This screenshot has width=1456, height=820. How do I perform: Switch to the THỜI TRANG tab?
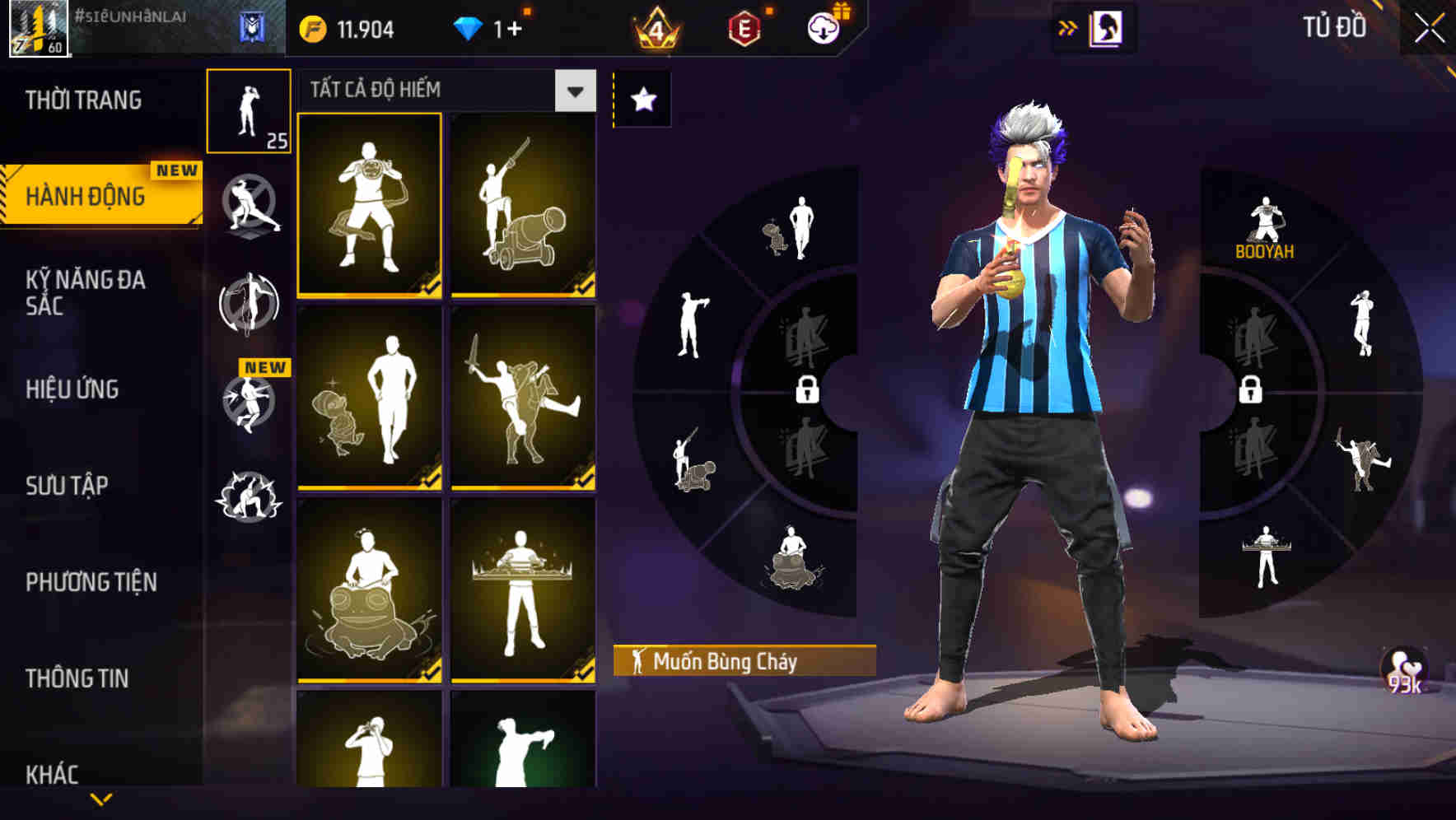click(x=82, y=100)
